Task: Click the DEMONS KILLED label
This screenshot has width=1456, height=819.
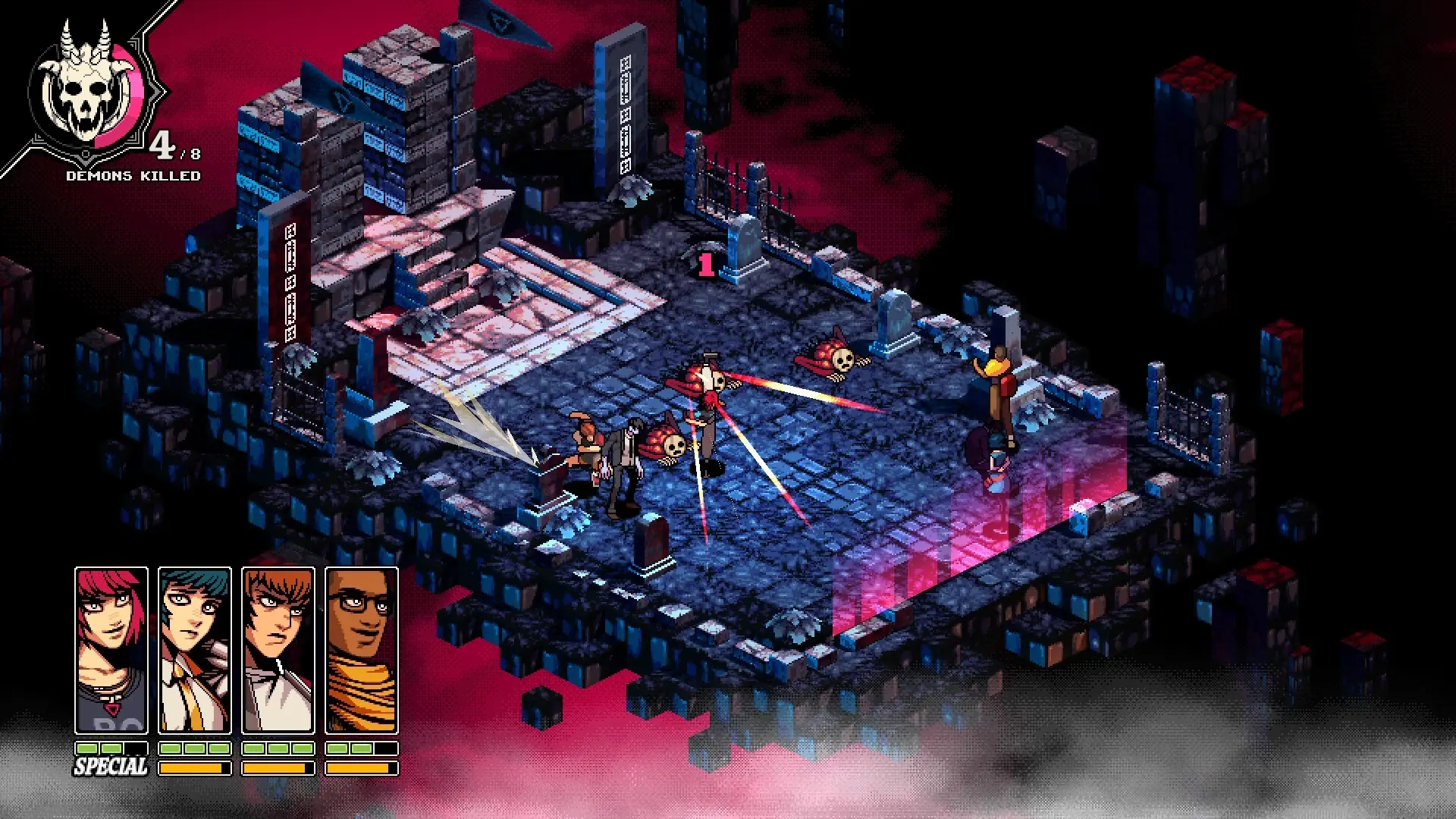Action: click(131, 177)
